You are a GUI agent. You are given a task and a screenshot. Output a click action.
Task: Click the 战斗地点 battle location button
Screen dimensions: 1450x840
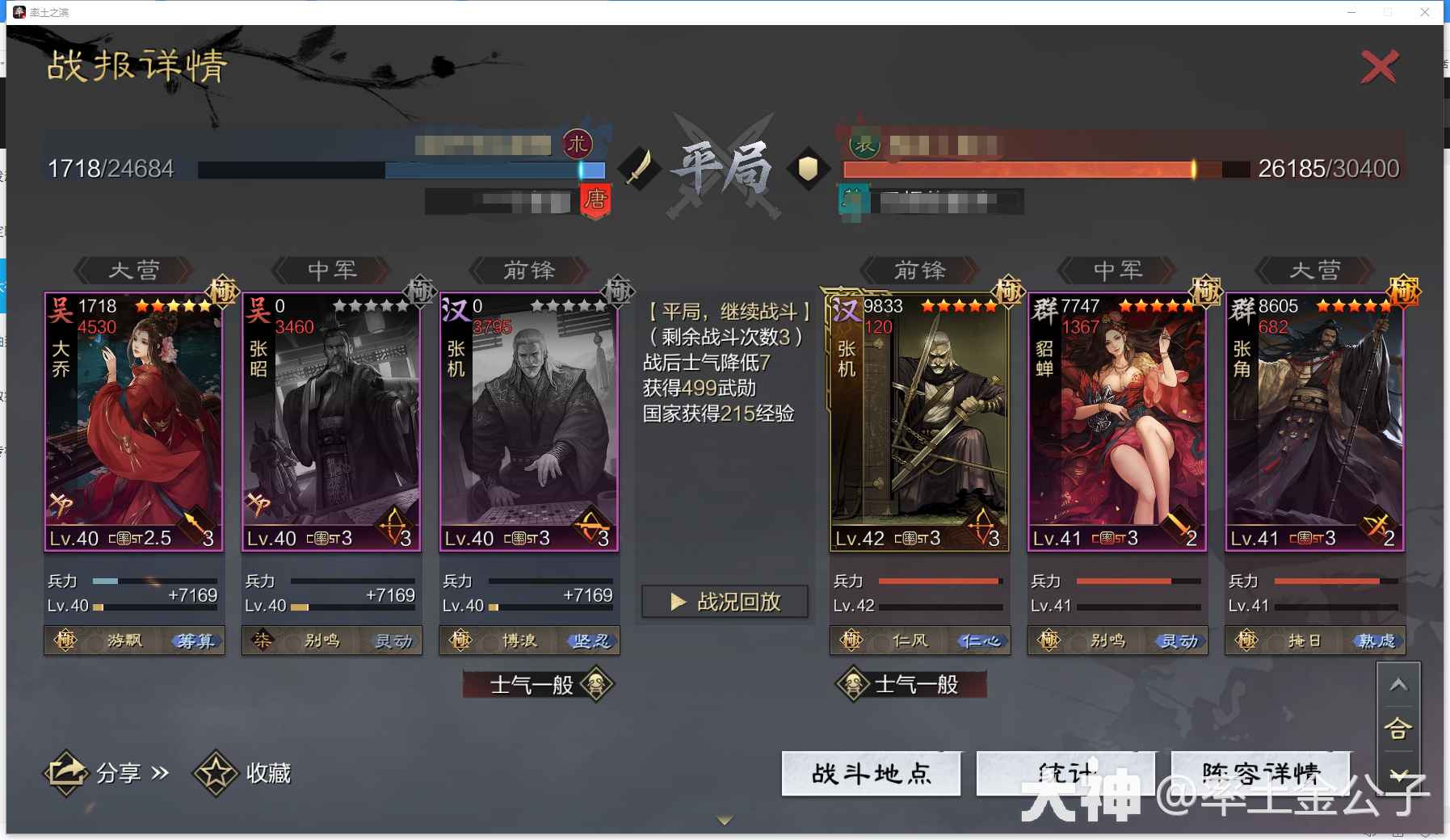871,774
